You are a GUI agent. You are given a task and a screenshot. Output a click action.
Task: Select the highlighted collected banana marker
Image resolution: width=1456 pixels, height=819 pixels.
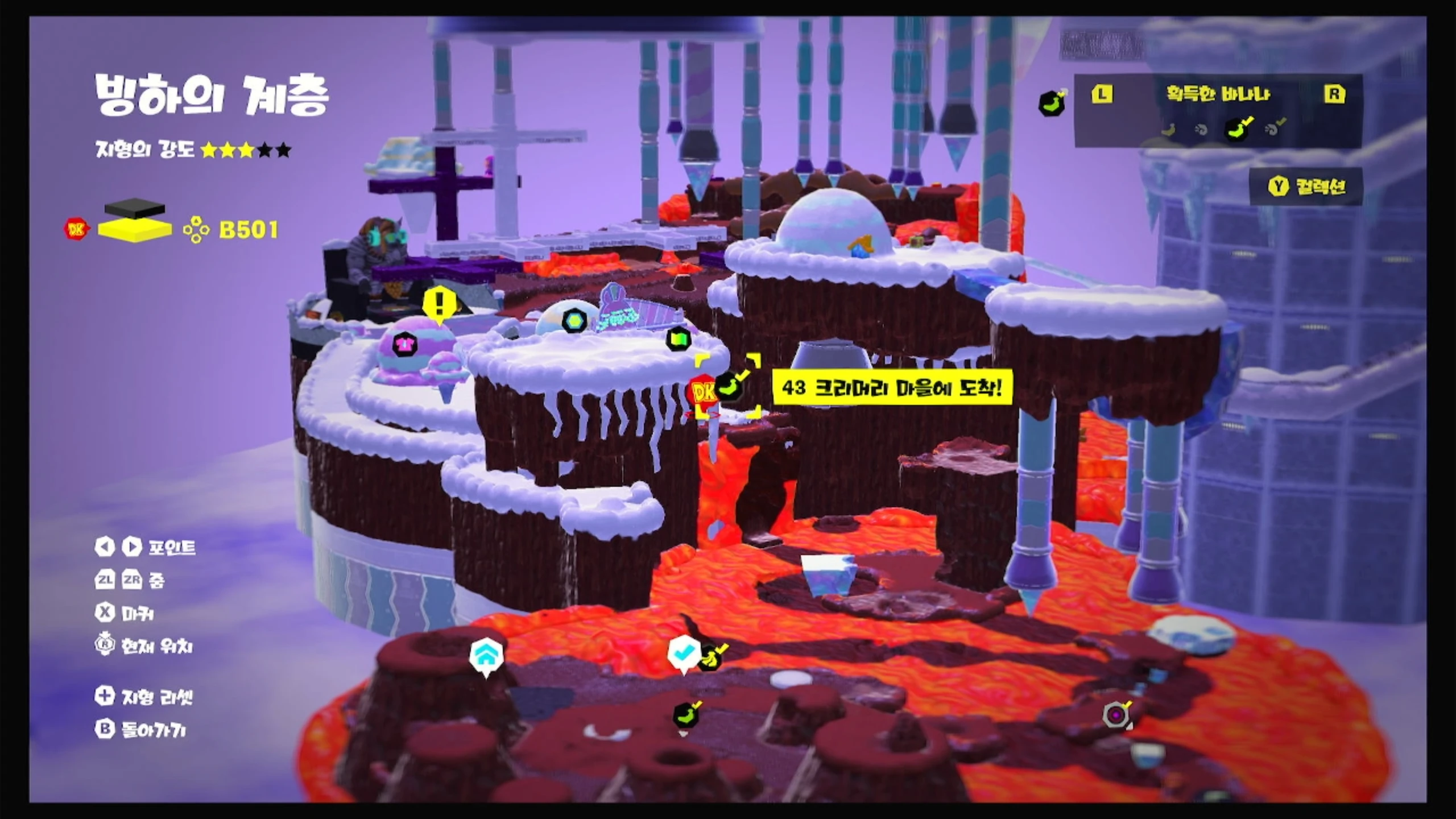point(730,386)
